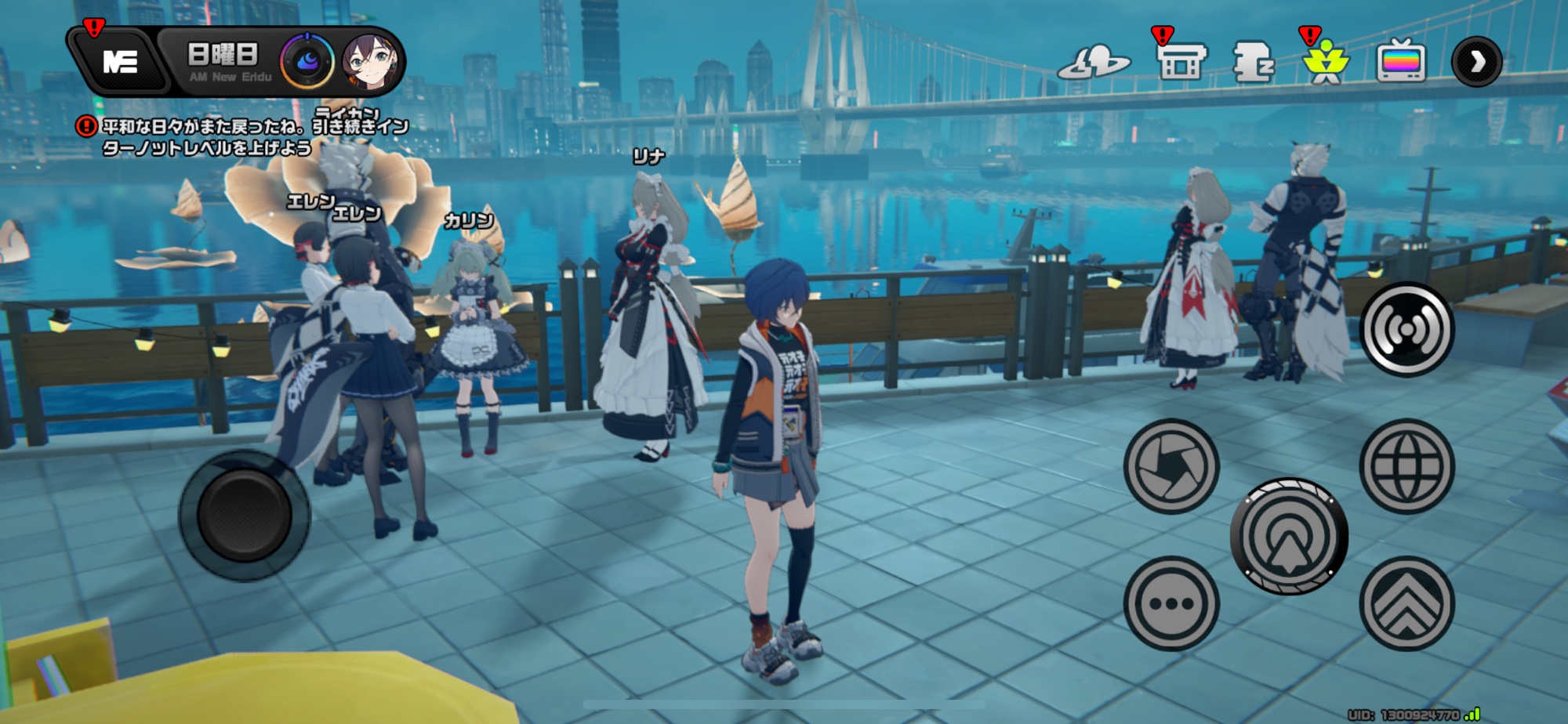Image resolution: width=1568 pixels, height=724 pixels.
Task: Tap the virtual movement joystick
Action: click(244, 516)
